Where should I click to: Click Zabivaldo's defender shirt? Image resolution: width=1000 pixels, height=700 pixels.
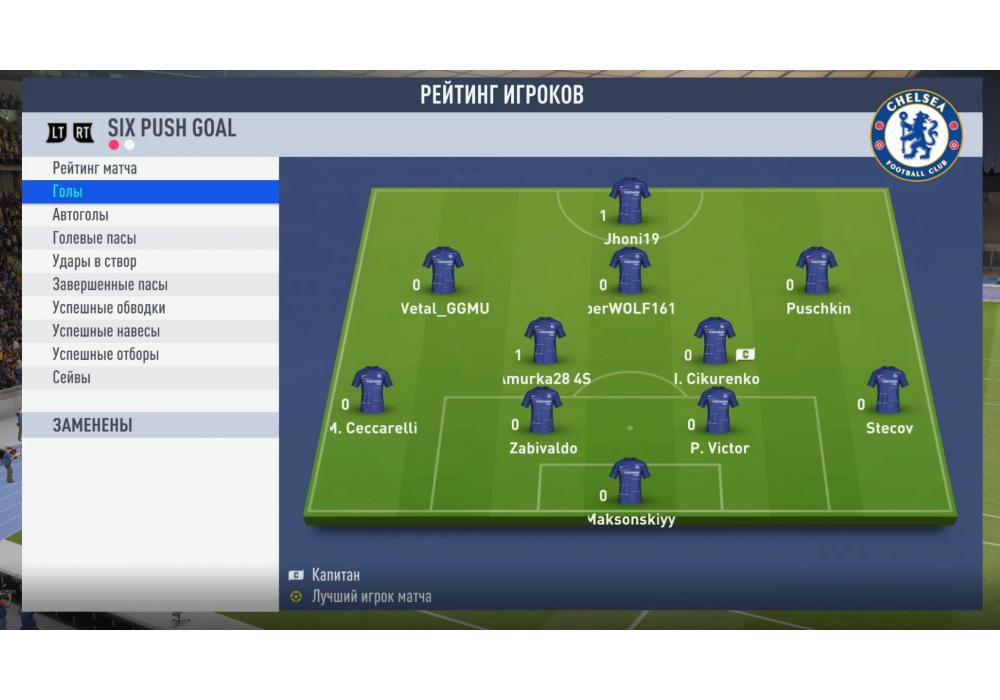543,411
